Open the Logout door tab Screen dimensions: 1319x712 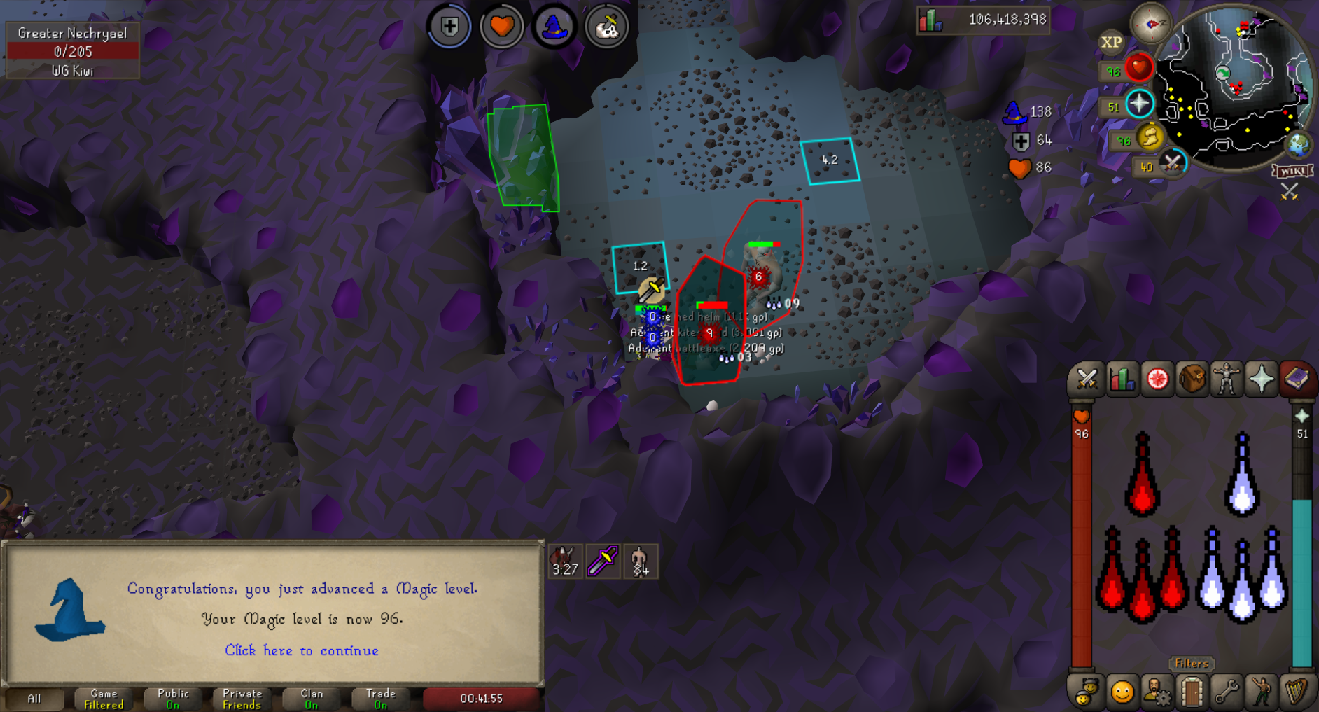[1192, 690]
